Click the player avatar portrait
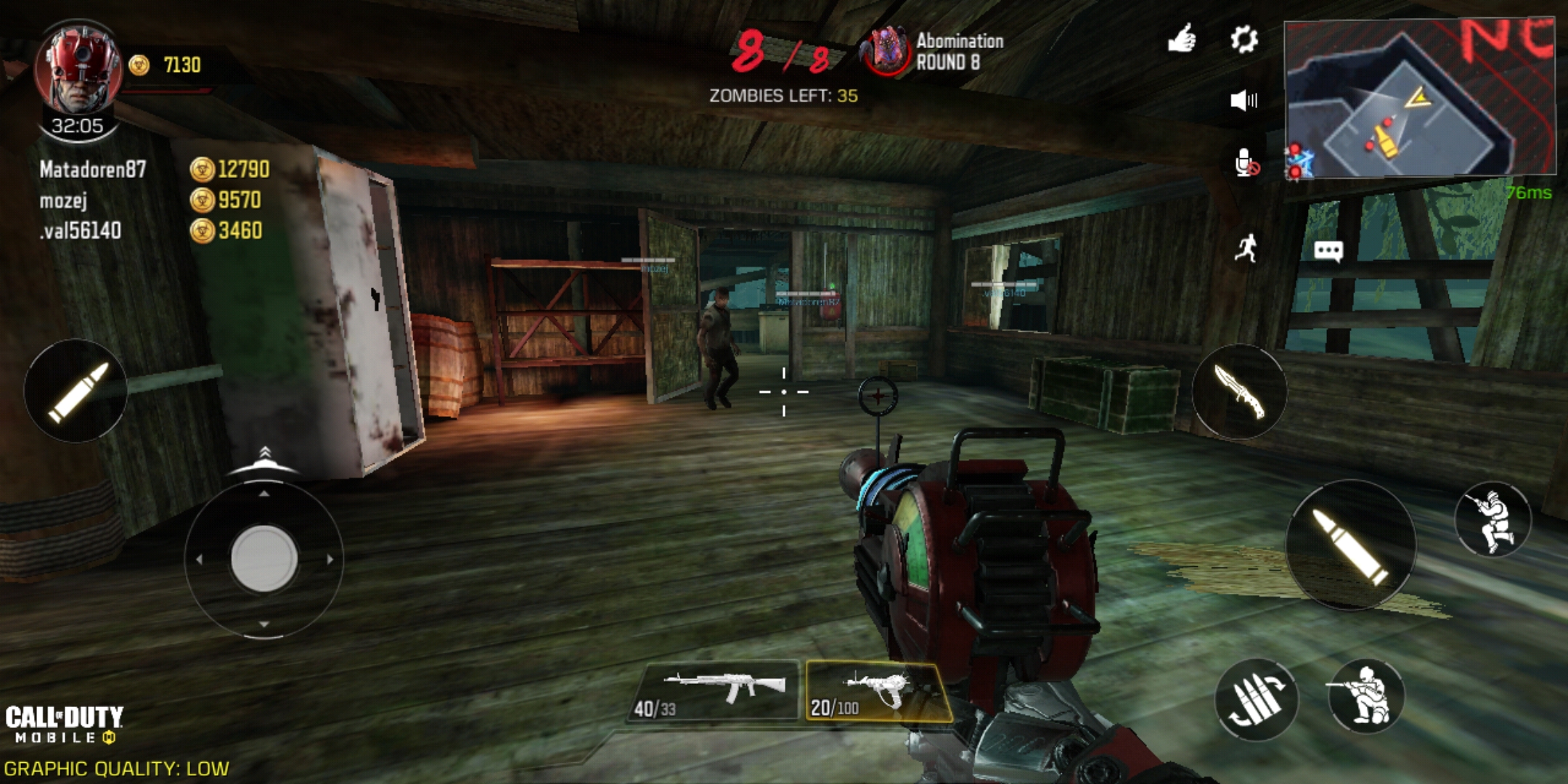Viewport: 1568px width, 784px height. coord(78,69)
